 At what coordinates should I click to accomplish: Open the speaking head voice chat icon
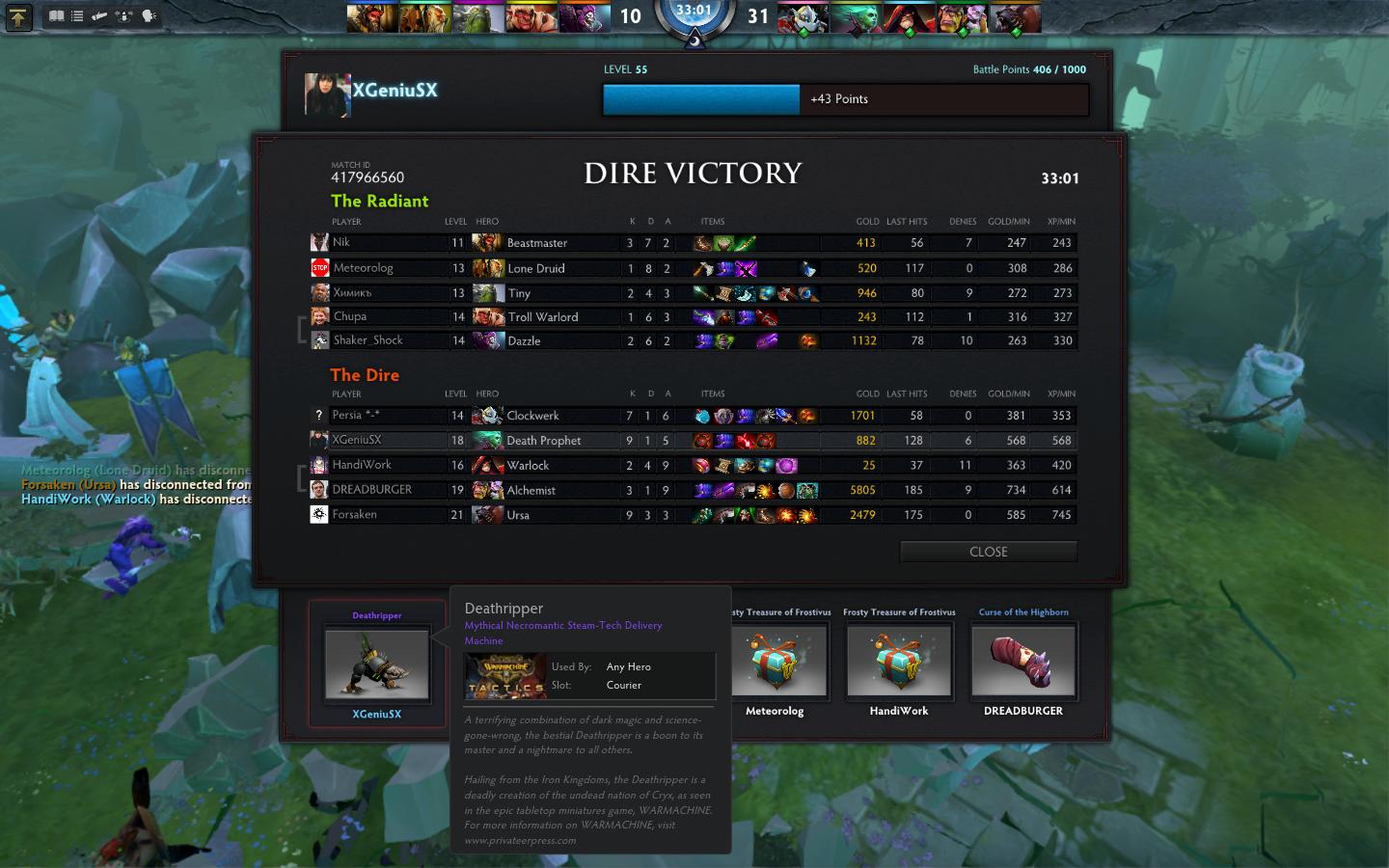[149, 16]
